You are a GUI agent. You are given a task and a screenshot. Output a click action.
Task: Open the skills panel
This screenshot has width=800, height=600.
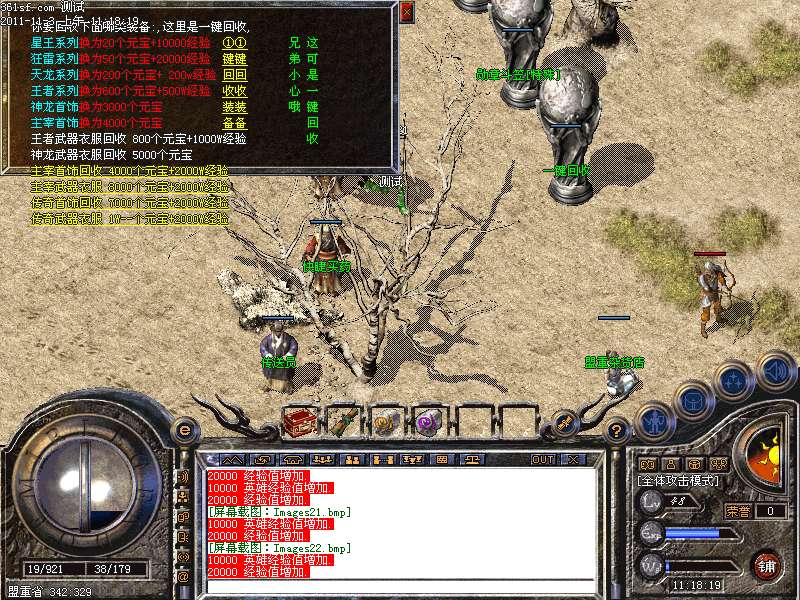pyautogui.click(x=734, y=380)
